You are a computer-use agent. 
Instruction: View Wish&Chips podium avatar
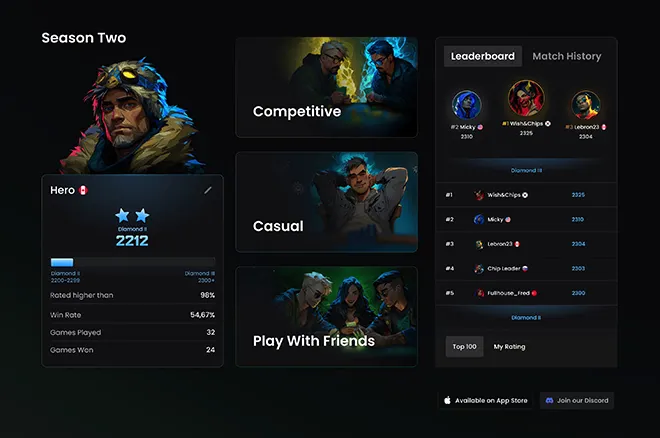click(x=526, y=100)
